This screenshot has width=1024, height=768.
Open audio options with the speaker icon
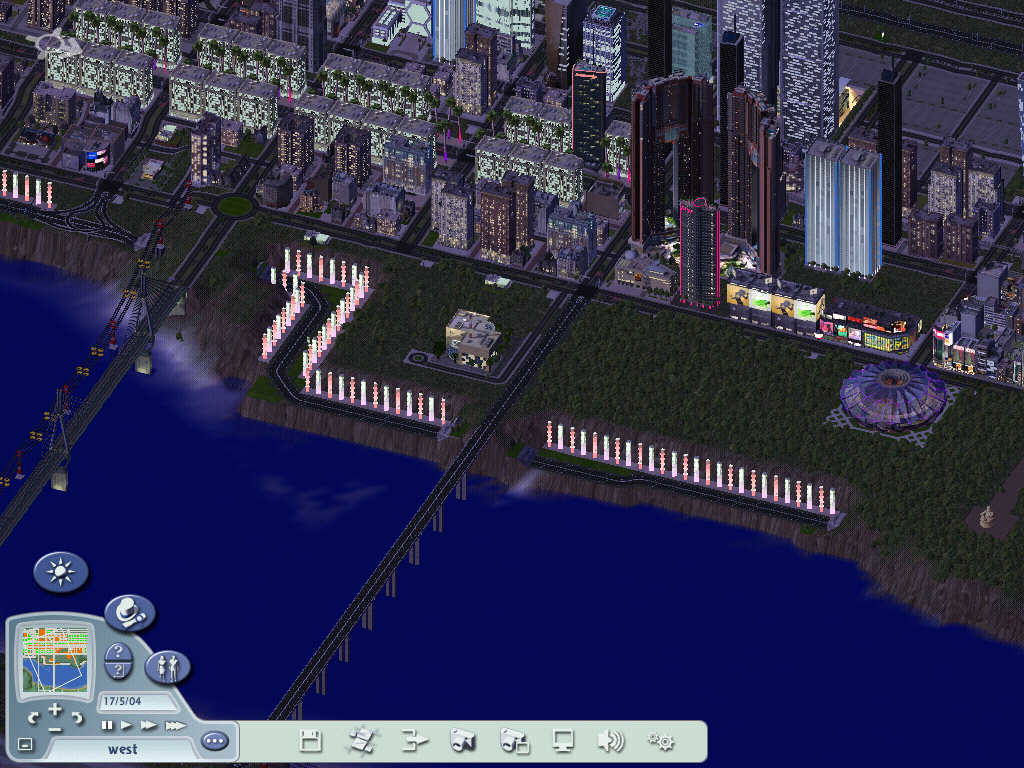click(x=610, y=741)
